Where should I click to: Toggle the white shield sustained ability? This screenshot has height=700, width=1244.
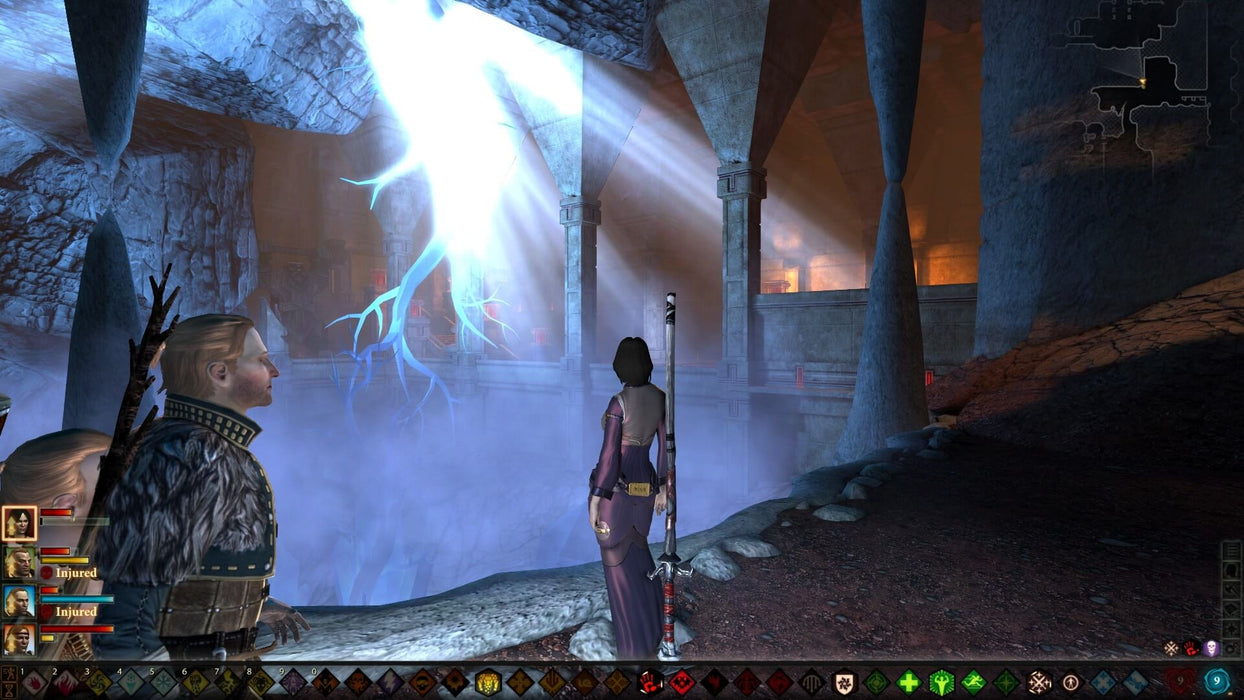click(844, 682)
